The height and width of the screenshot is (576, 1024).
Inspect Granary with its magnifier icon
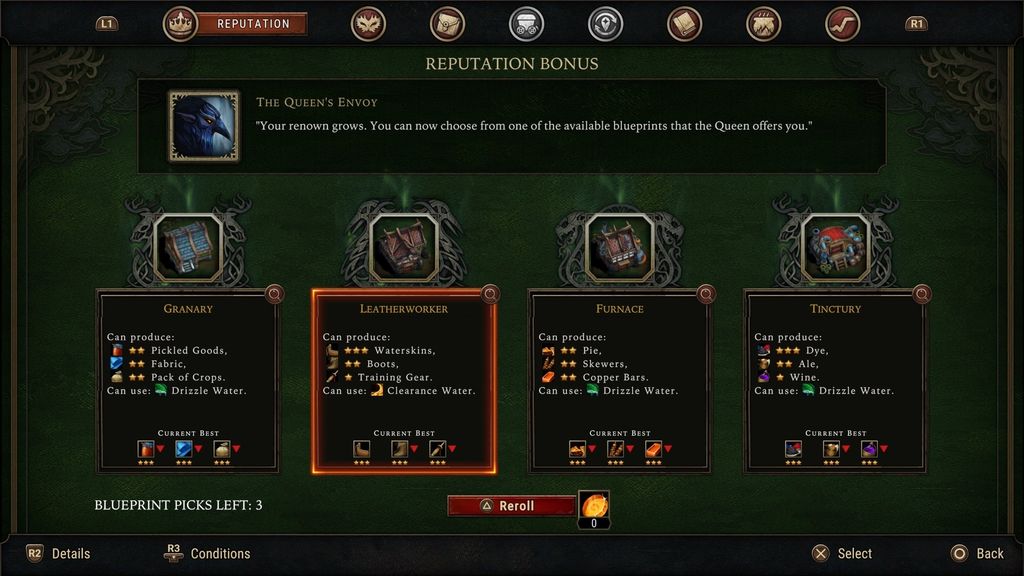(274, 294)
